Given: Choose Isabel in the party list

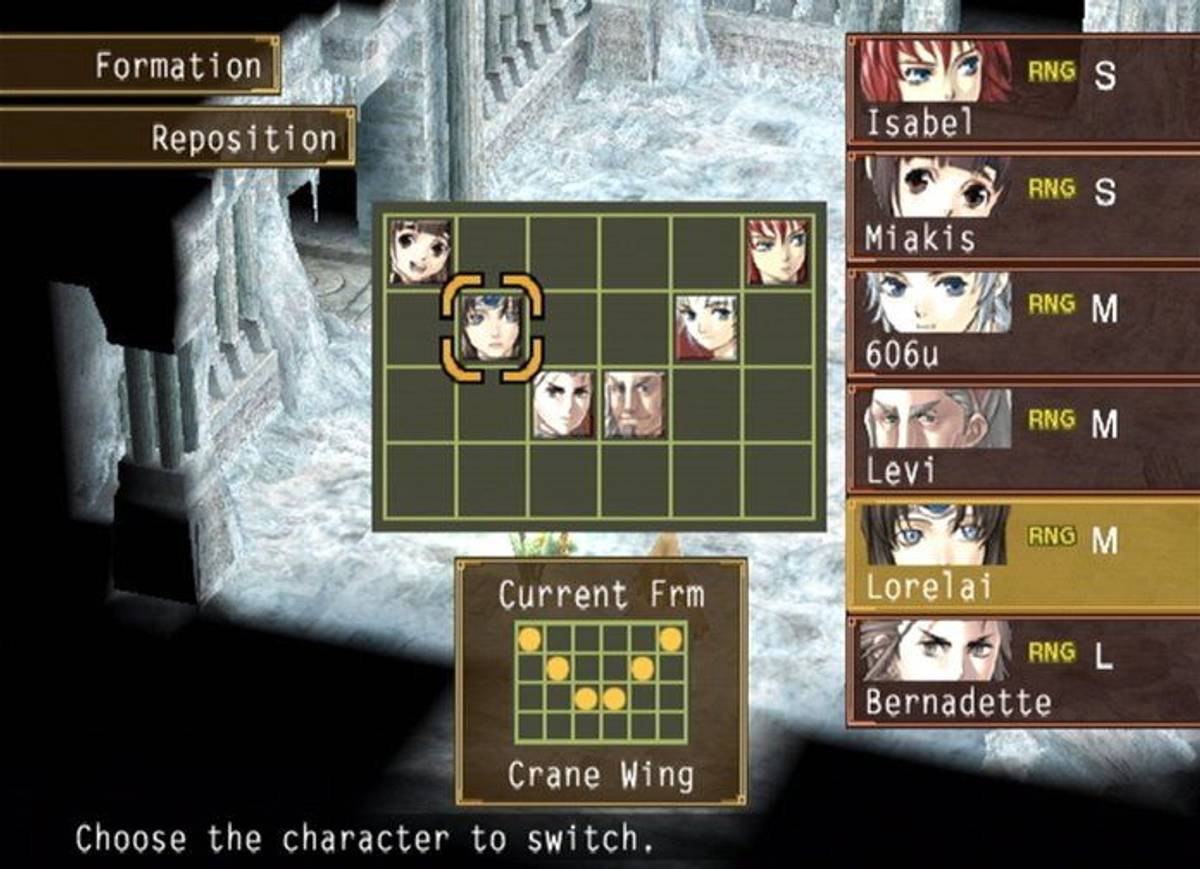Looking at the screenshot, I should tap(1020, 90).
